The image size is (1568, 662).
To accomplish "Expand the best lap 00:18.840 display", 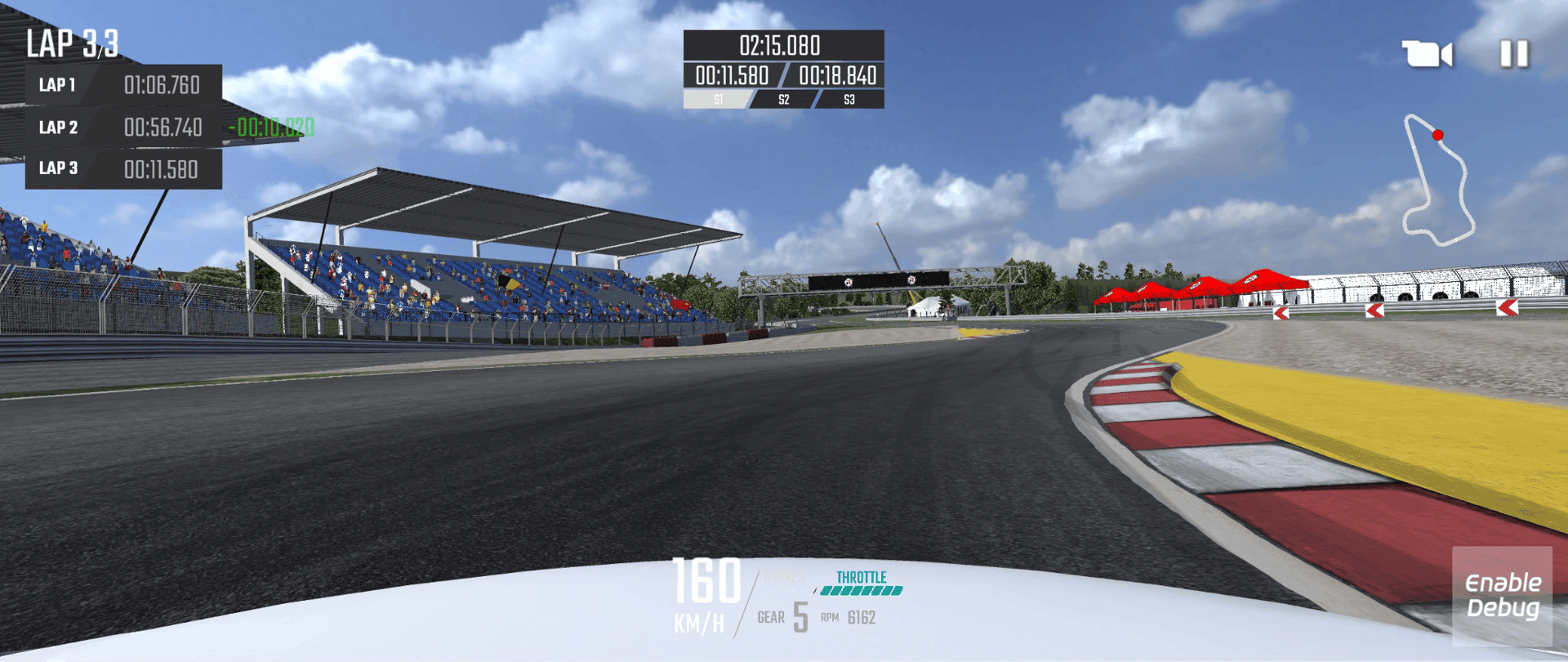I will coord(836,75).
